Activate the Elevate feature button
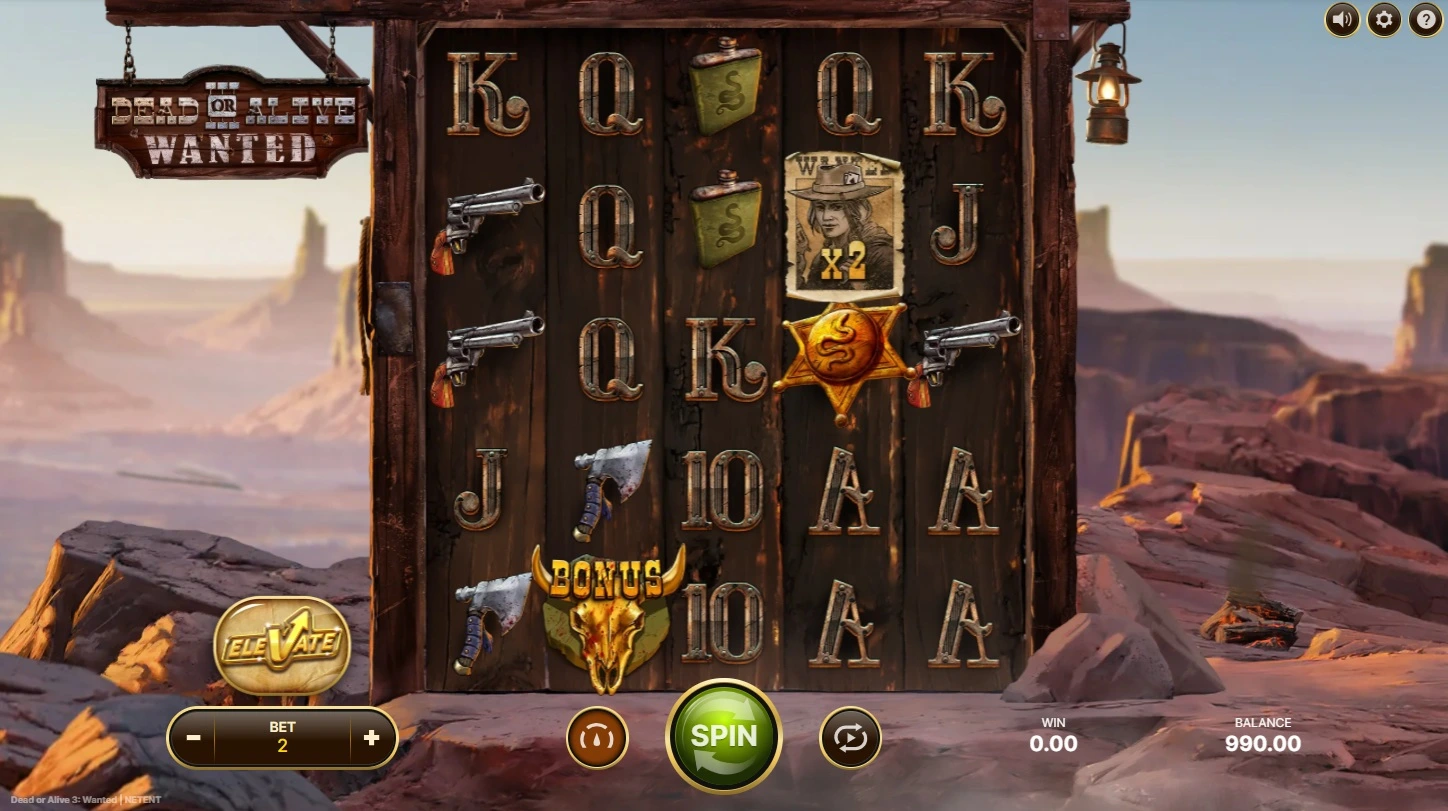The width and height of the screenshot is (1448, 811). point(282,645)
